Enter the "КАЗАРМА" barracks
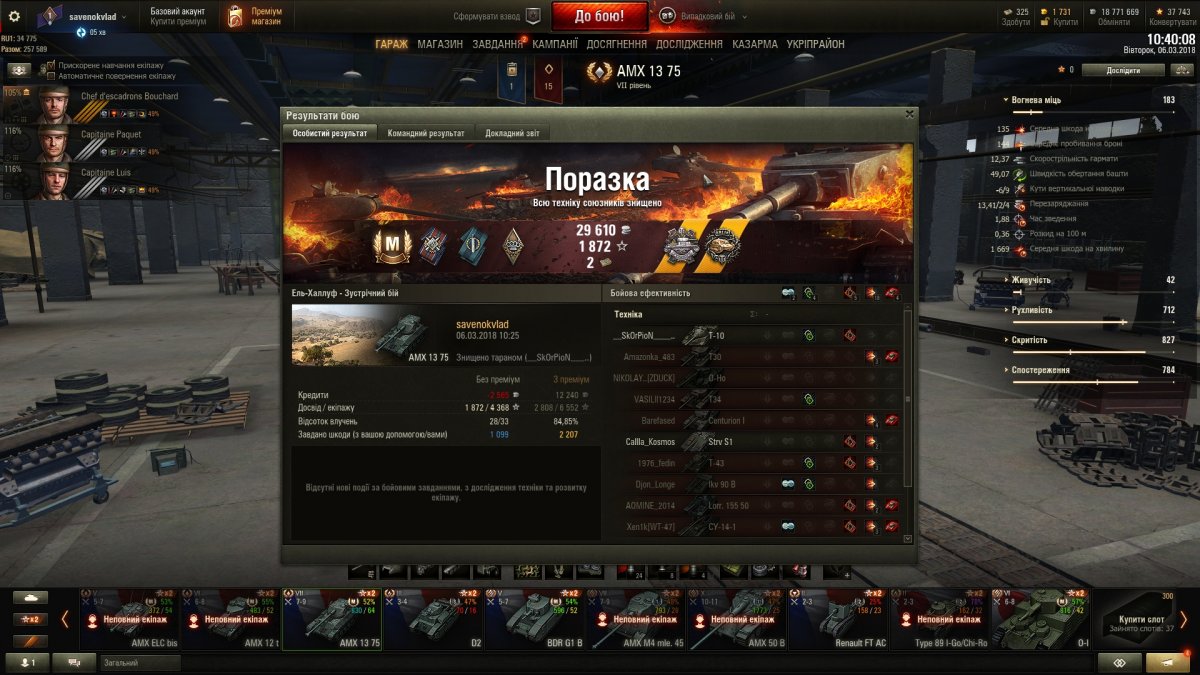The width and height of the screenshot is (1200, 675). (754, 44)
